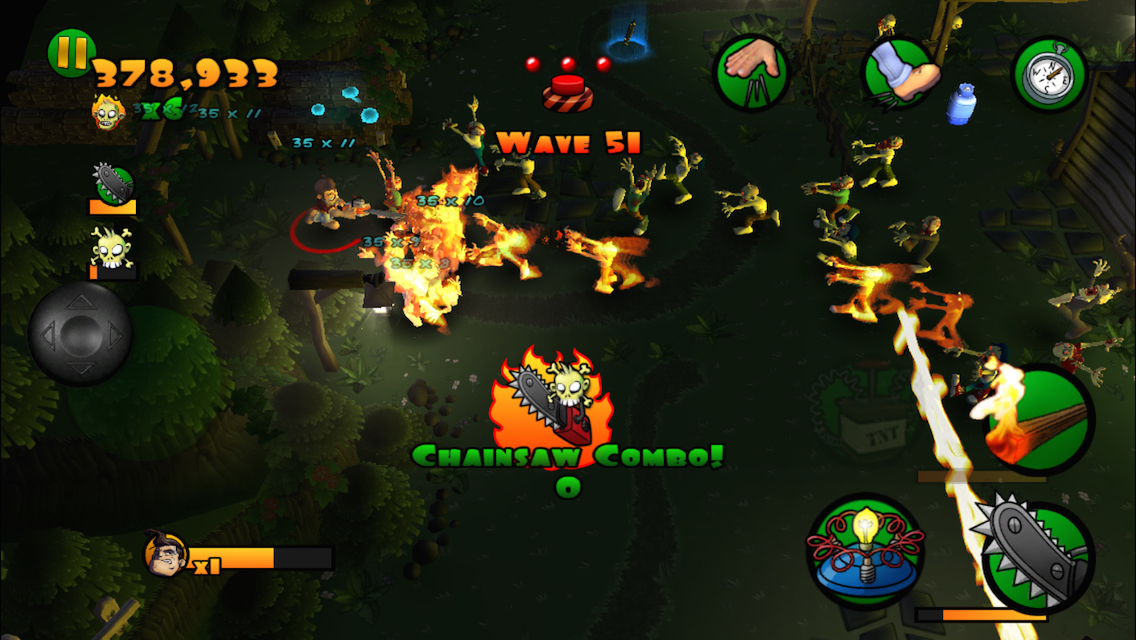Tap the virtual movement joystick
Screen dimensions: 1136x640
tap(80, 333)
